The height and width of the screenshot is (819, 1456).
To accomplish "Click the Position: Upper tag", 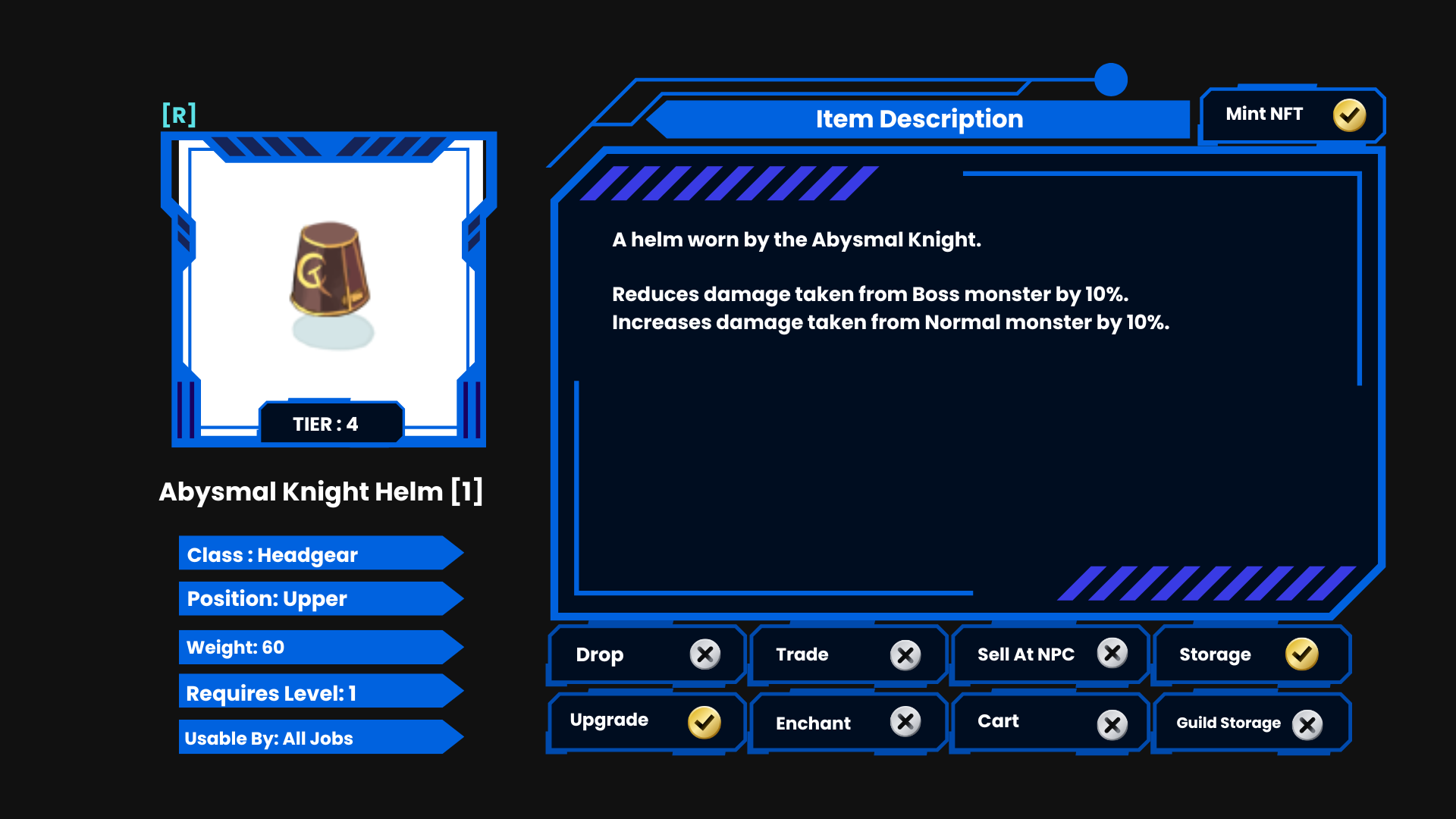I will 318,598.
